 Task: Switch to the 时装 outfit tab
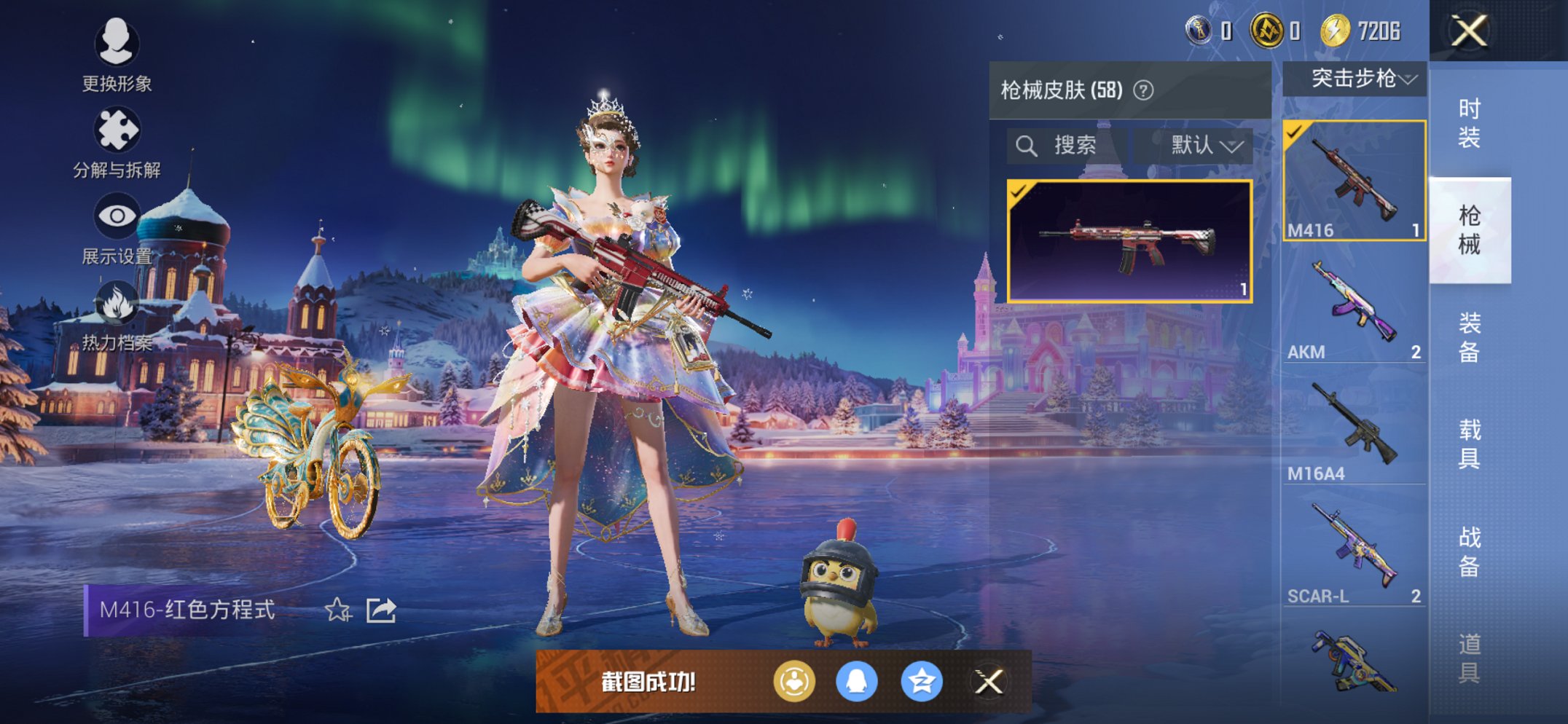tap(1469, 122)
